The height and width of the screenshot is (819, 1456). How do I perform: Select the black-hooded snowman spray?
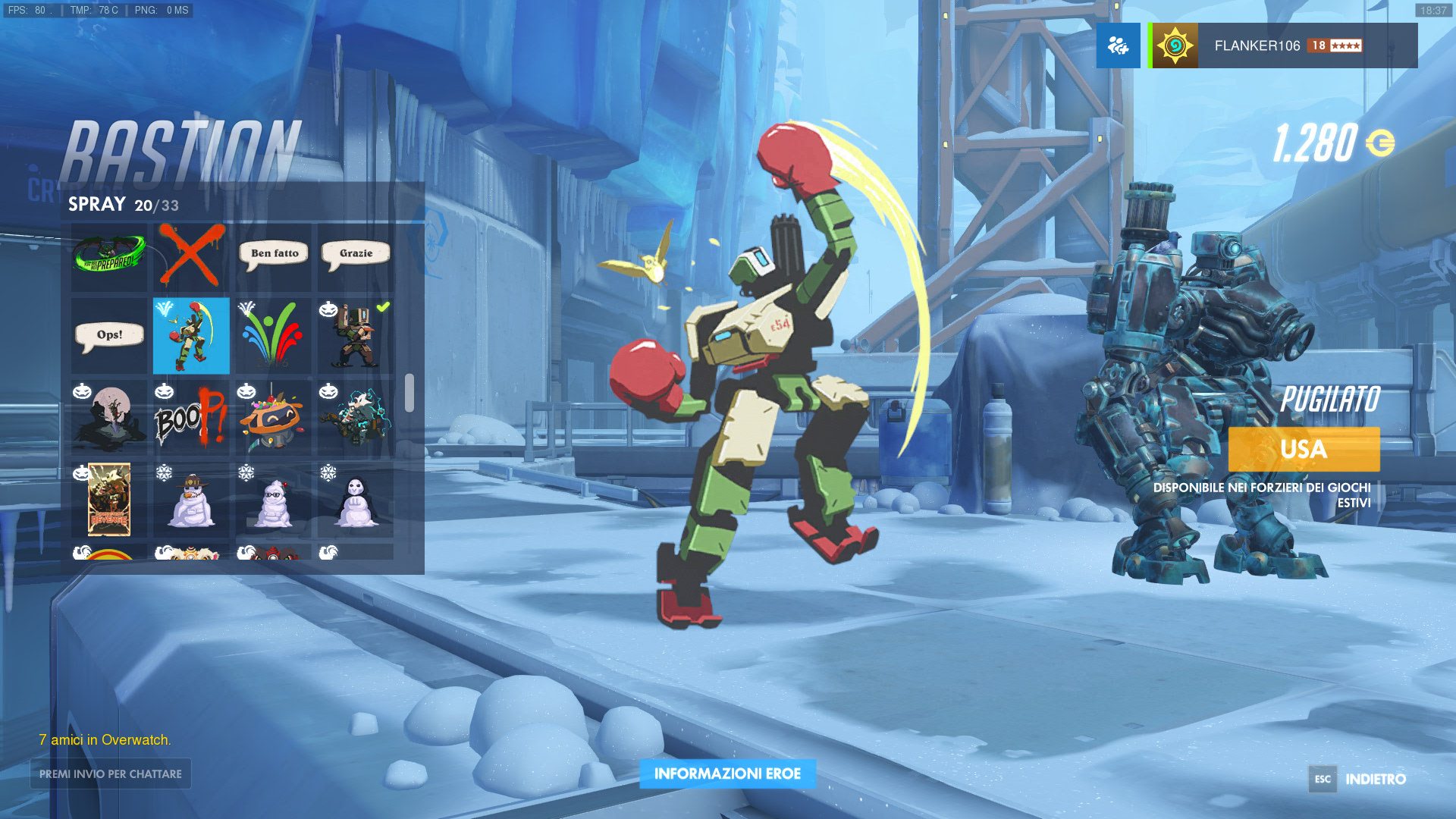coord(356,500)
